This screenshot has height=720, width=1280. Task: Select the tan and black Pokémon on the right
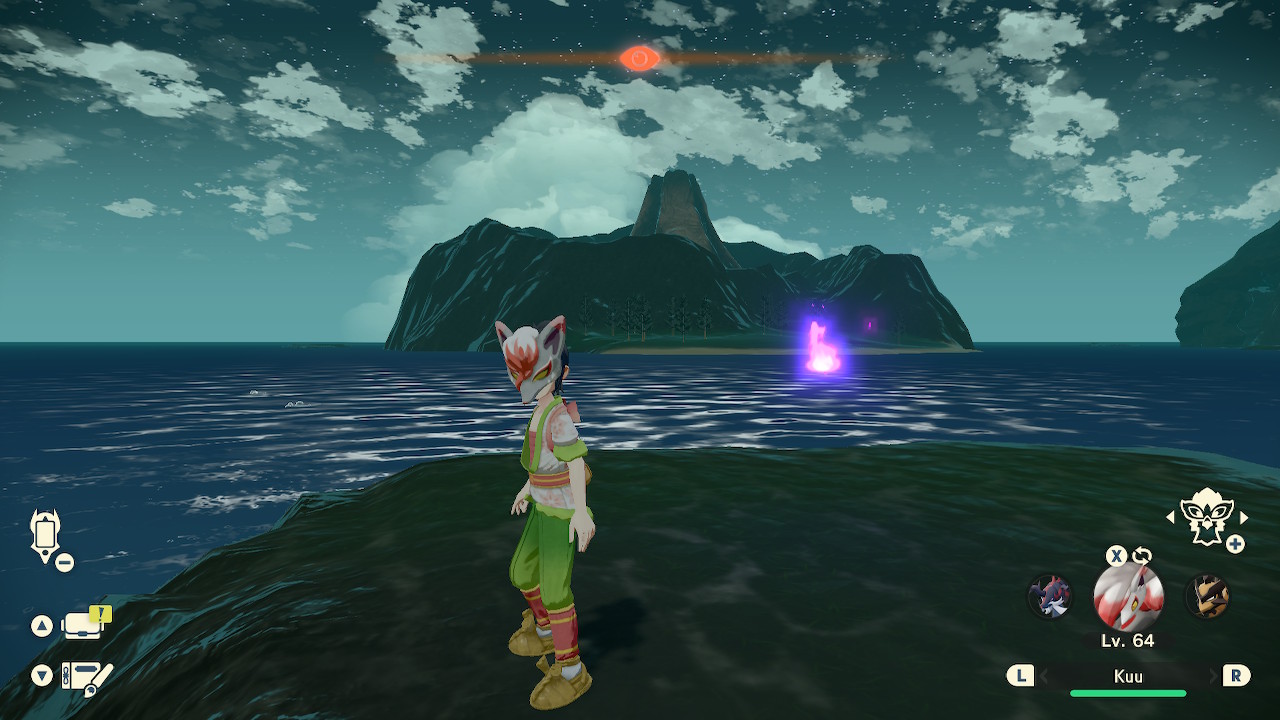pyautogui.click(x=1207, y=596)
